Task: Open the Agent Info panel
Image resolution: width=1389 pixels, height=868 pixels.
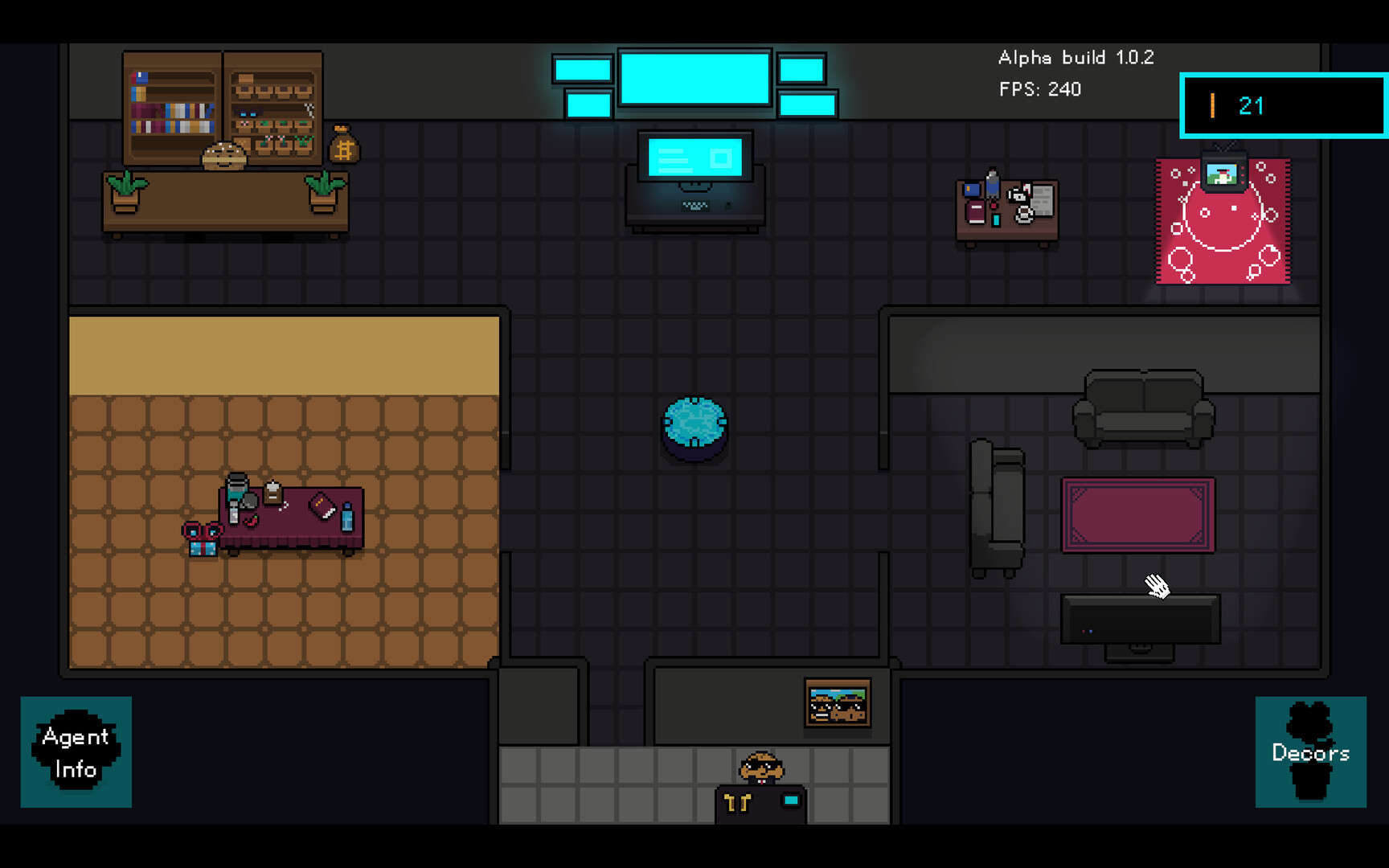Action: [x=76, y=752]
